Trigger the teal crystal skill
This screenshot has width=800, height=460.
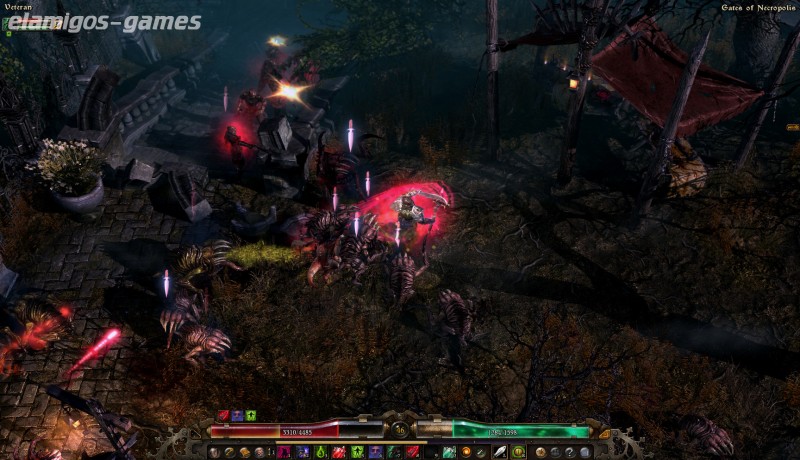(449, 452)
